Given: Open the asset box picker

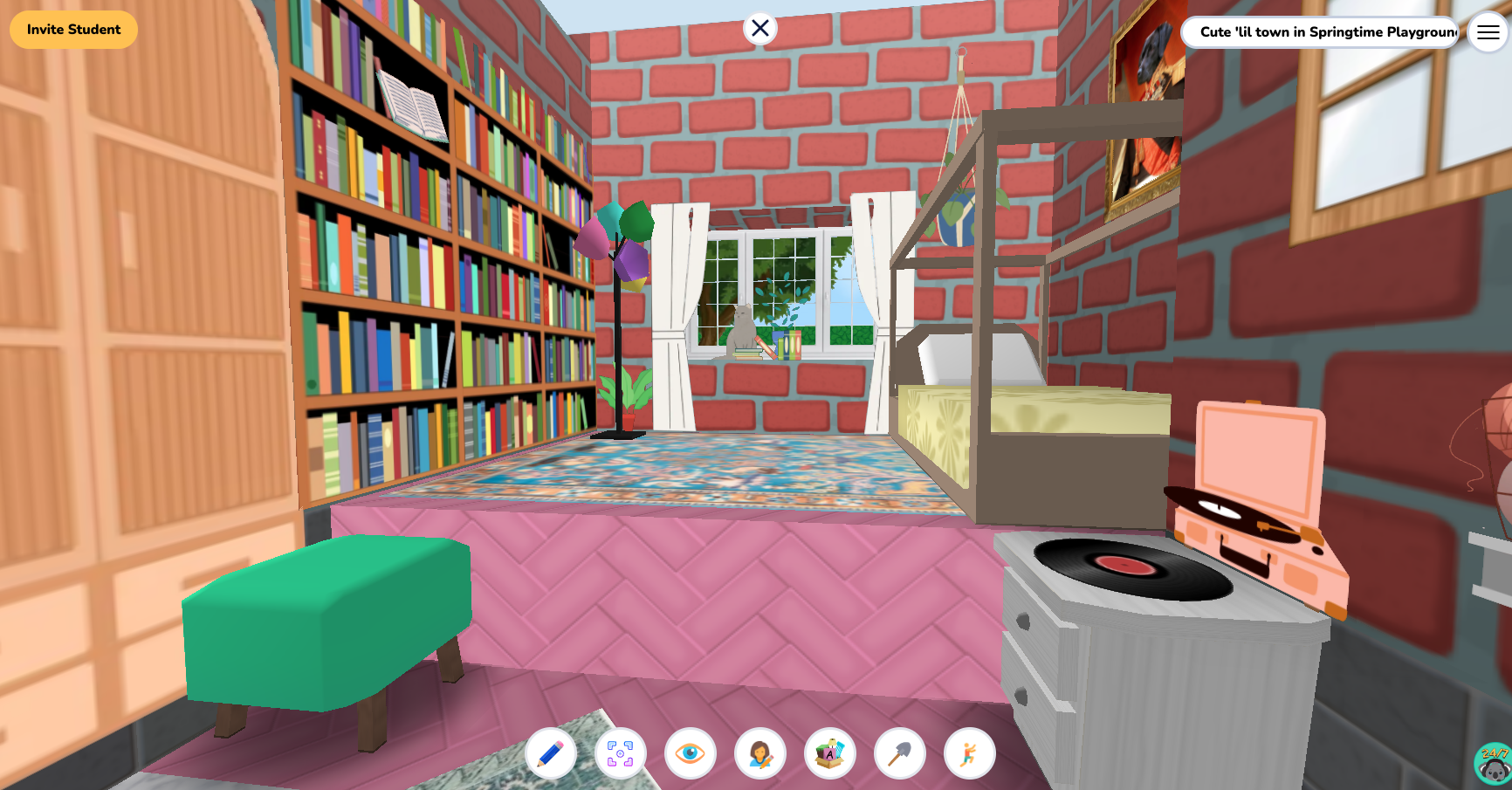Looking at the screenshot, I should pos(829,752).
